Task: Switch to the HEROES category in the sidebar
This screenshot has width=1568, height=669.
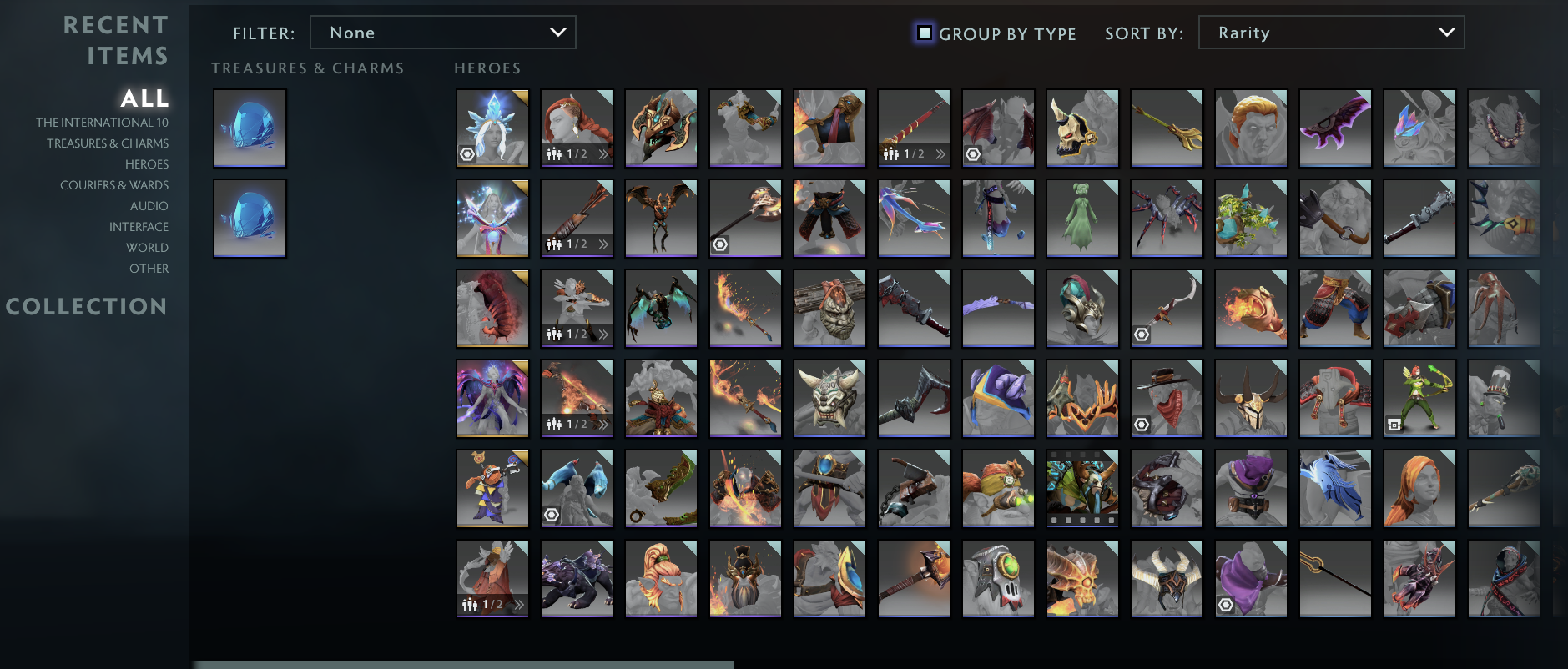Action: tap(147, 163)
